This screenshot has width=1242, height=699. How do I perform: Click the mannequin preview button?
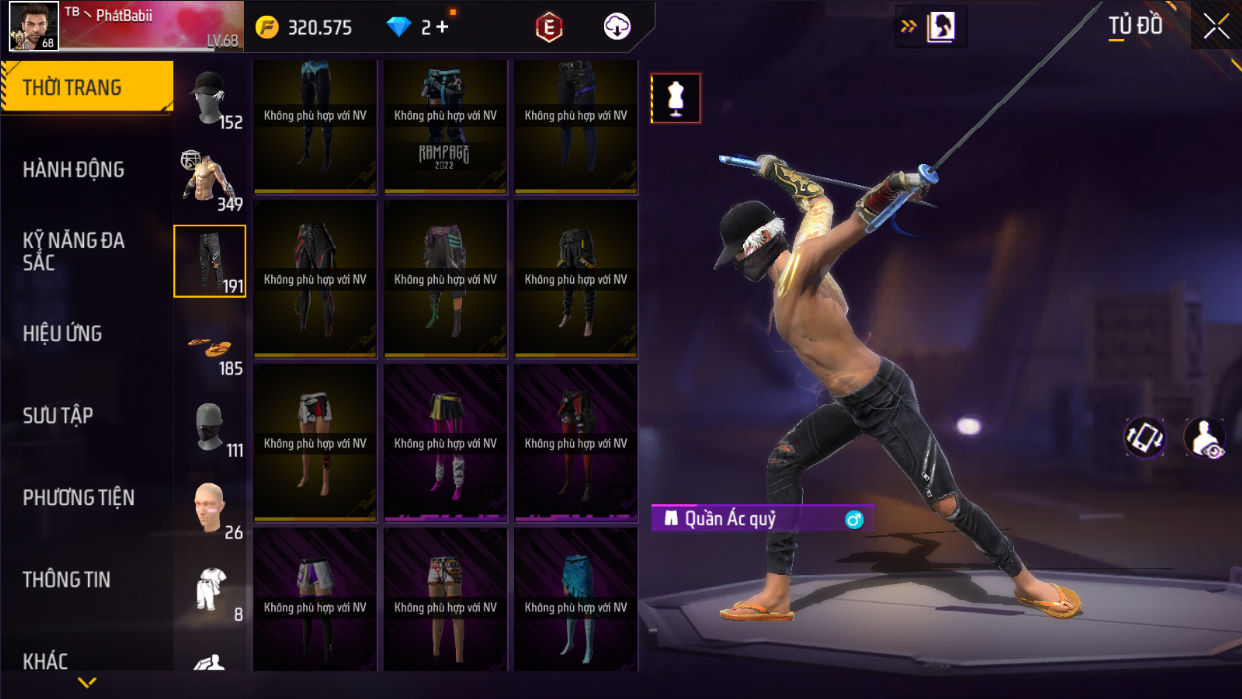tap(676, 98)
